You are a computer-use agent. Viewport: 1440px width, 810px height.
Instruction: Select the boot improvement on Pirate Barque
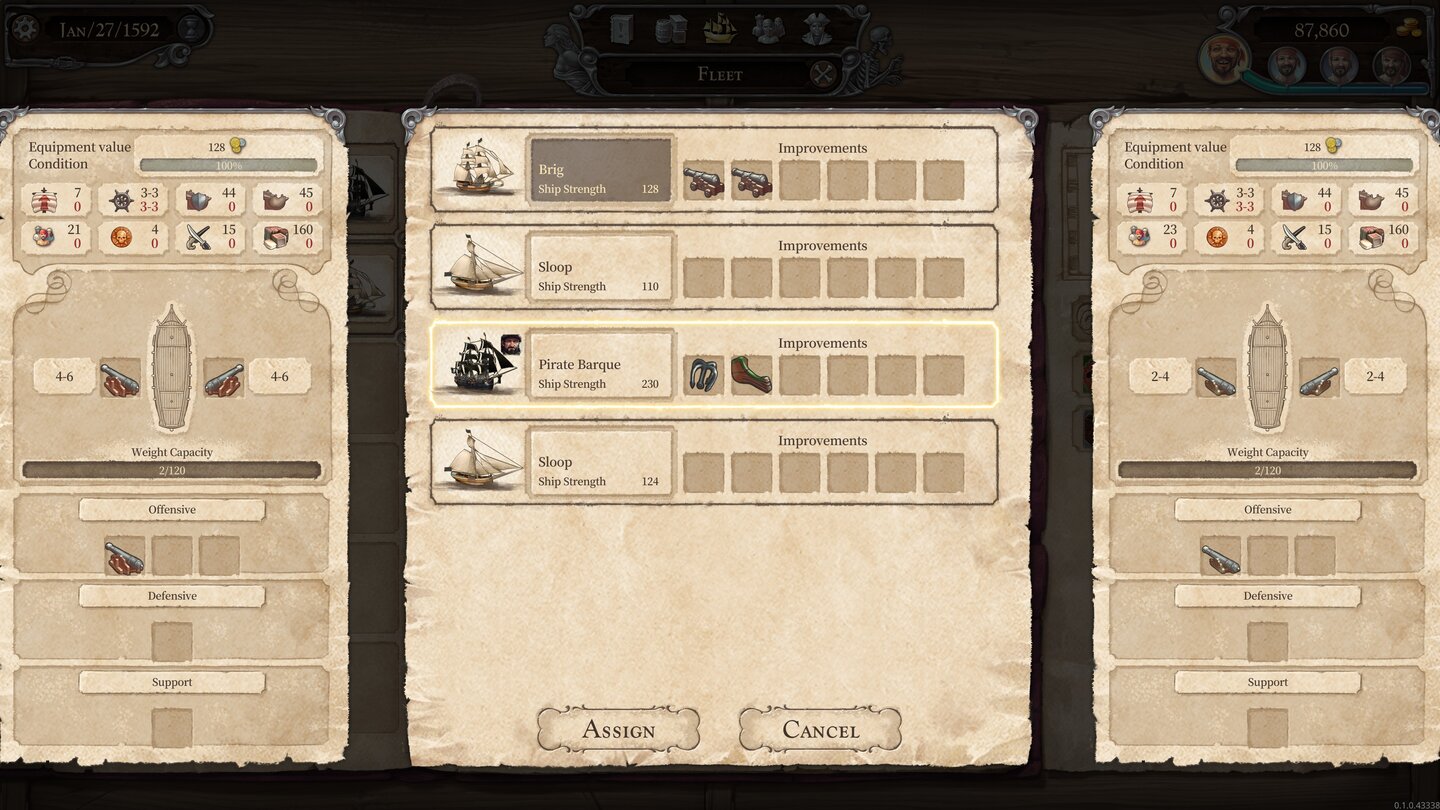tap(753, 372)
